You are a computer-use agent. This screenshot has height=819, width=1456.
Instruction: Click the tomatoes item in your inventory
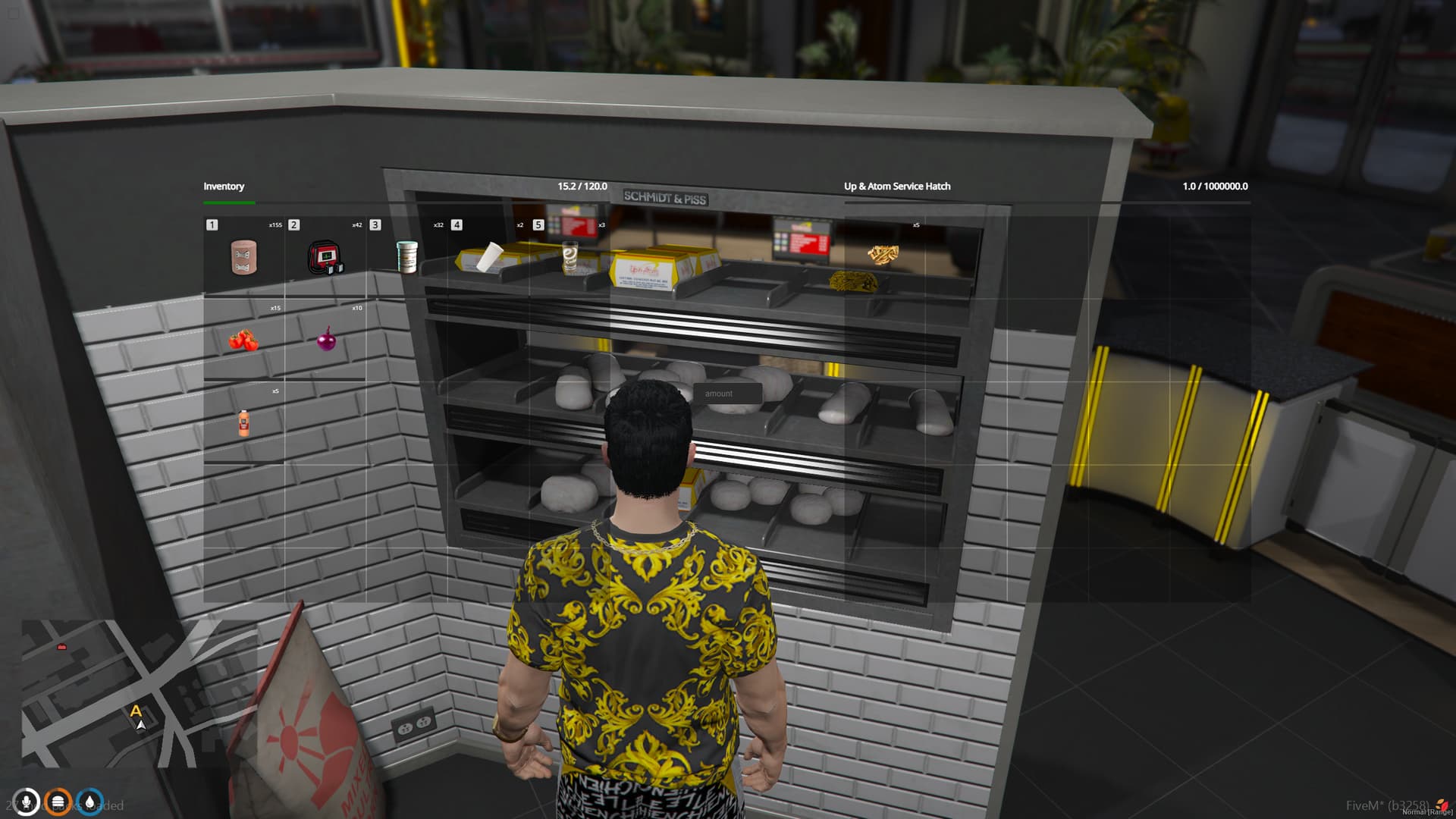pos(243,341)
